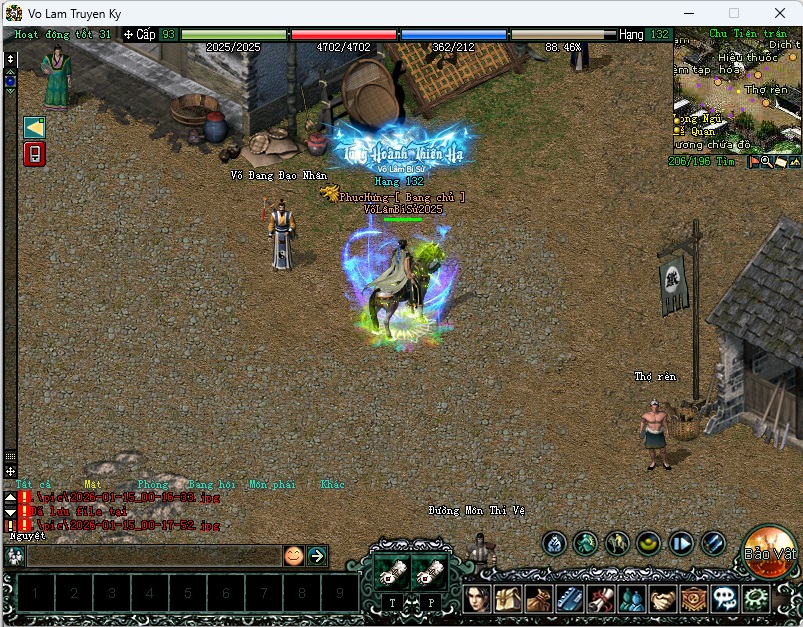Open the red phone icon on left
The height and width of the screenshot is (627, 803).
[x=34, y=154]
